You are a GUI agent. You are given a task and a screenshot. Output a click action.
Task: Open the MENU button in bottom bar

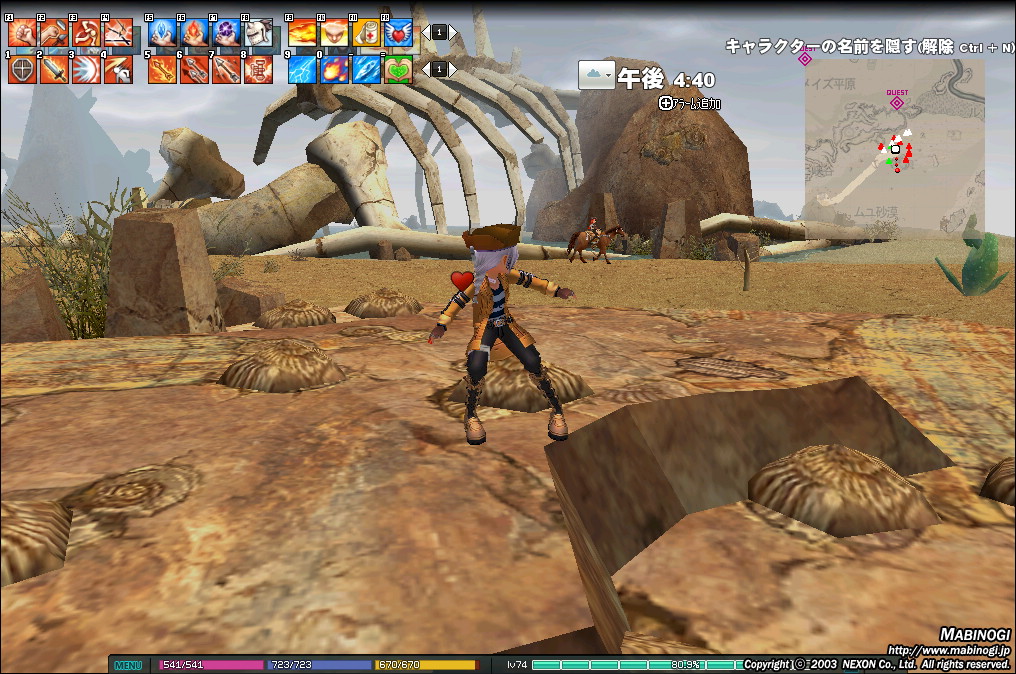coord(127,665)
